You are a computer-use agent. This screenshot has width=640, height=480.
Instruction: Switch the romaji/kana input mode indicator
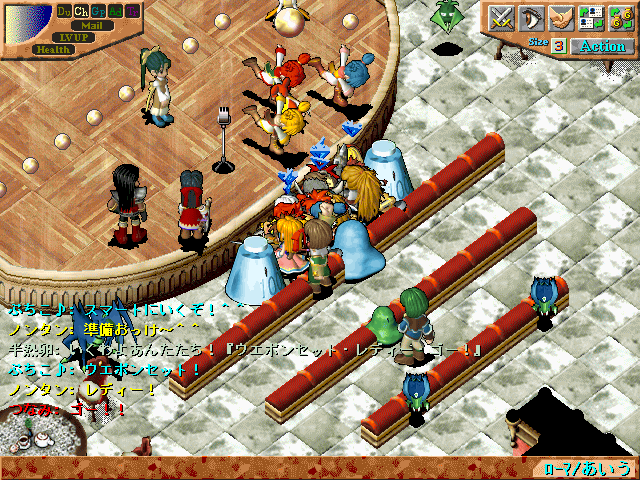pyautogui.click(x=587, y=468)
